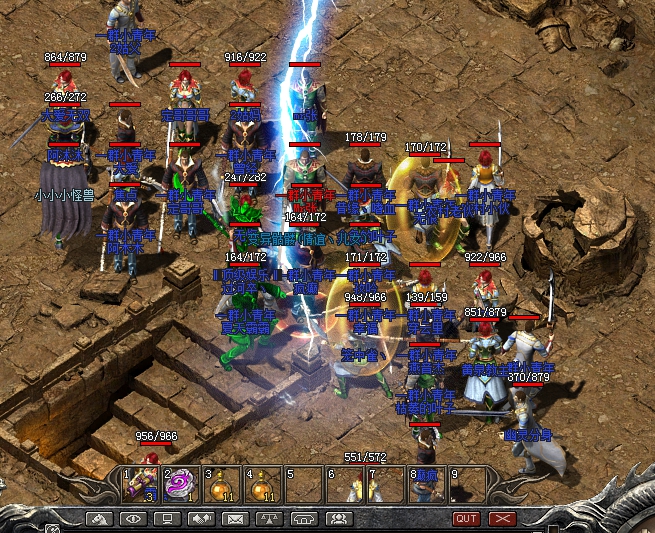Click the handshake icon button

(200, 519)
